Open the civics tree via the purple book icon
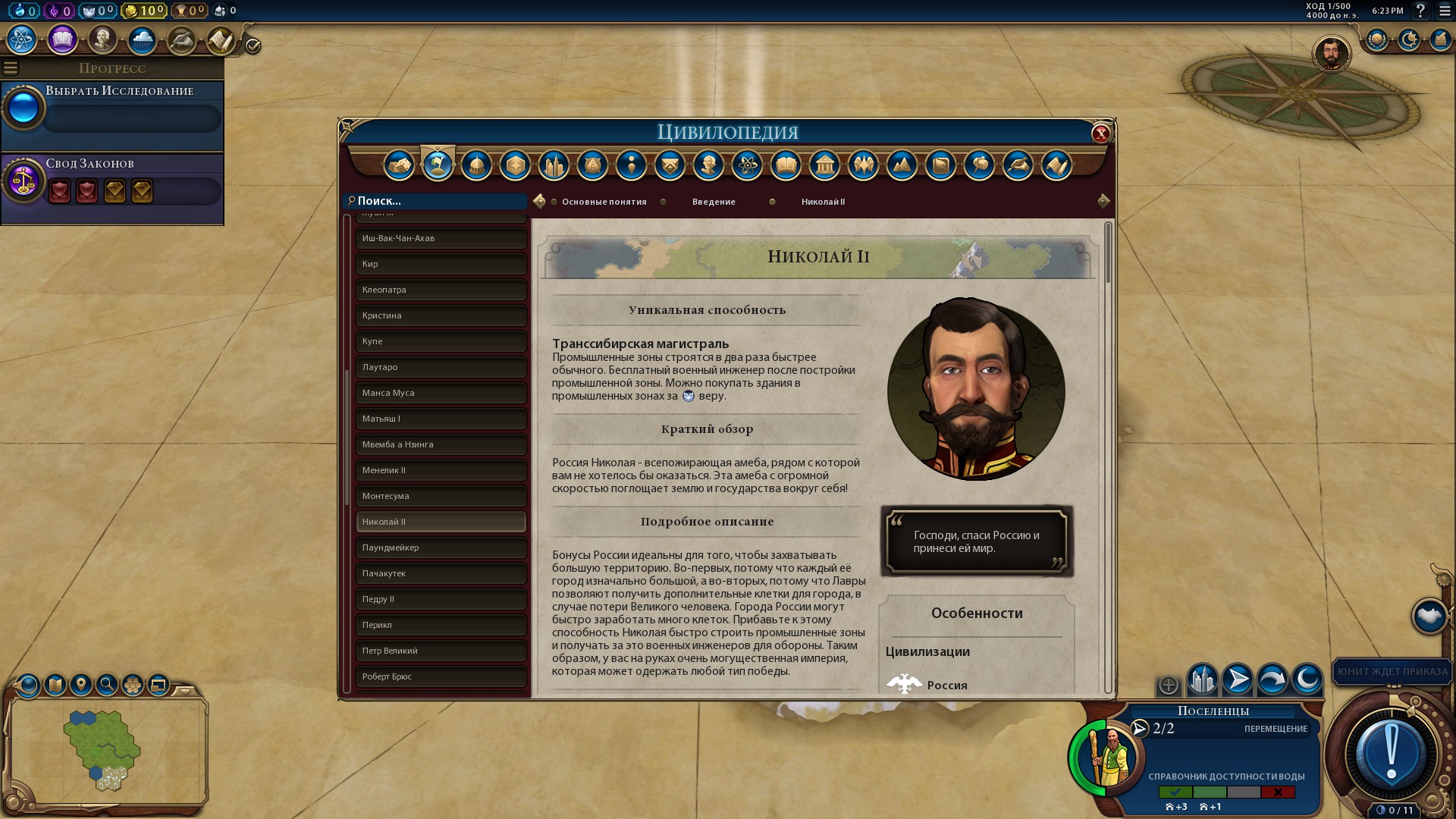 point(62,40)
